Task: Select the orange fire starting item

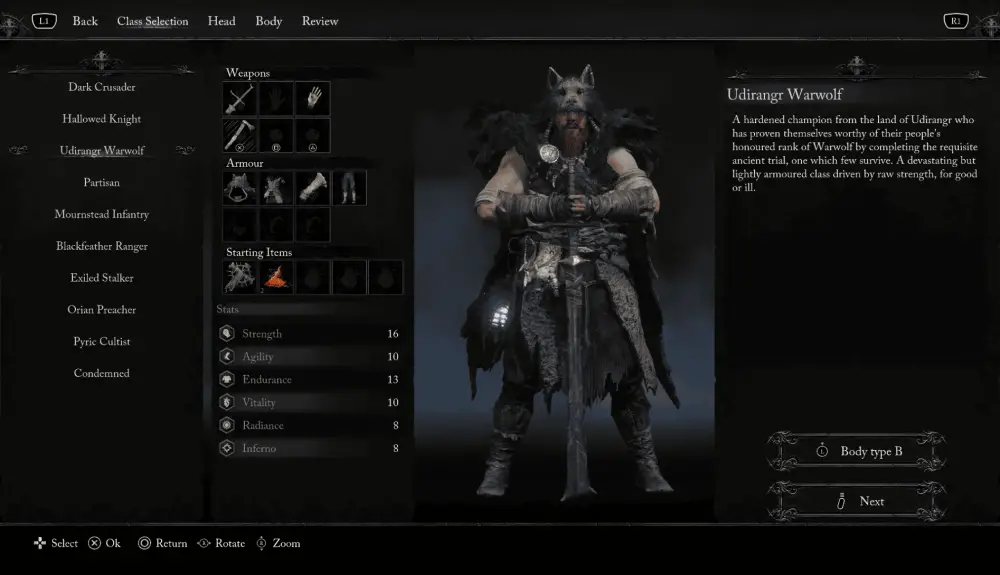Action: click(x=277, y=277)
